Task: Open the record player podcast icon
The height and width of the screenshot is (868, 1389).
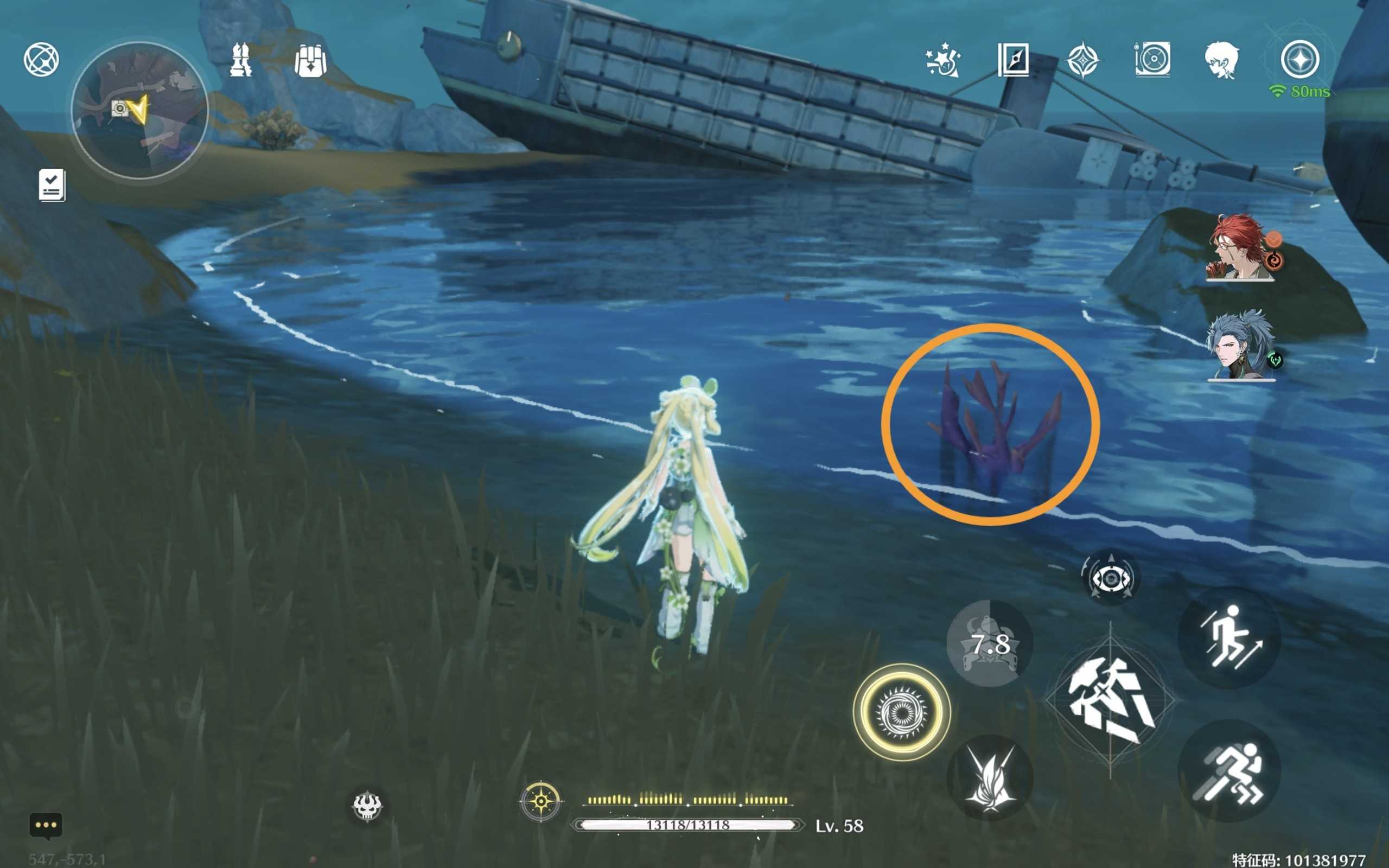Action: click(x=1152, y=59)
